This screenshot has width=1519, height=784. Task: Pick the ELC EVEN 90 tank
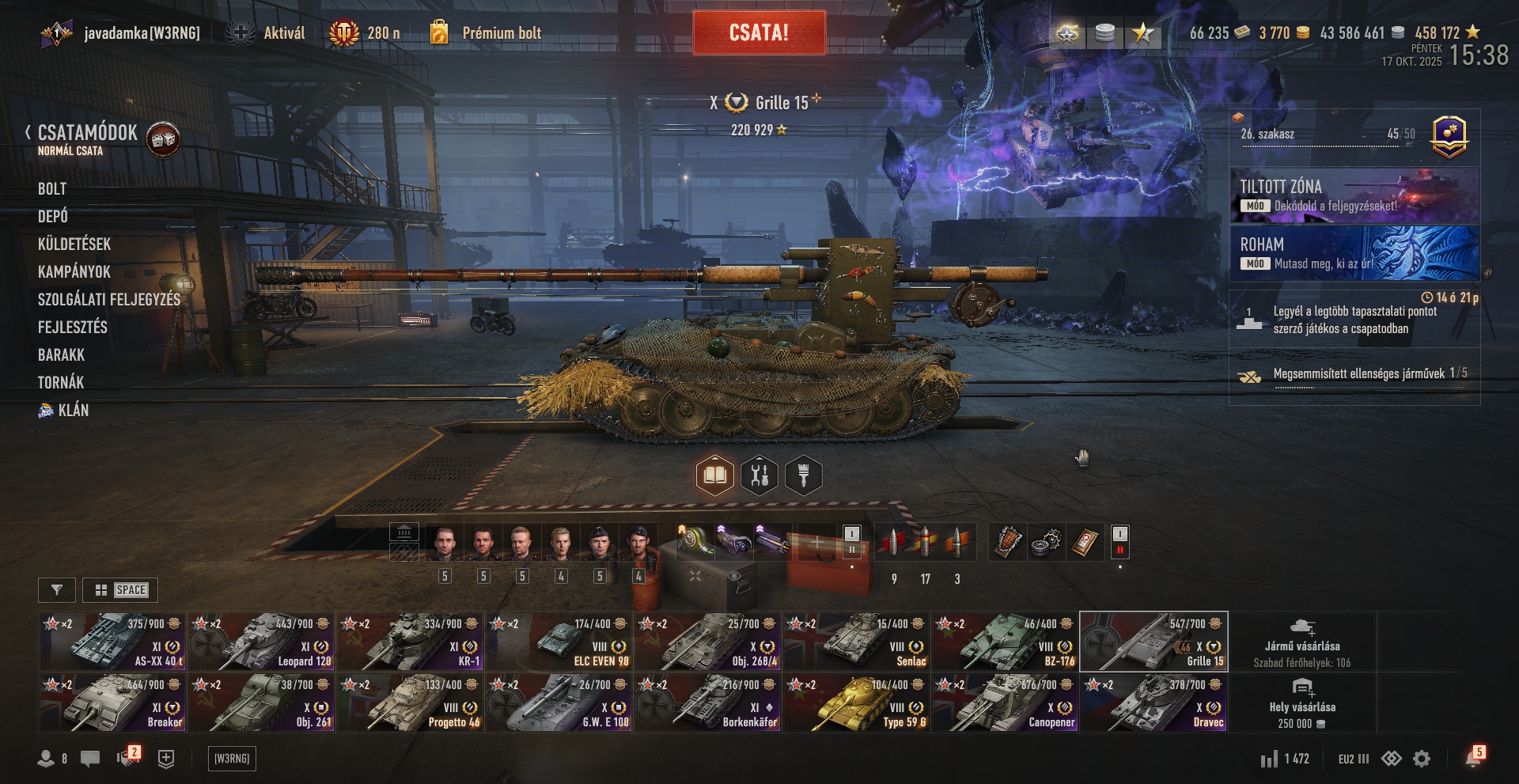[x=559, y=642]
